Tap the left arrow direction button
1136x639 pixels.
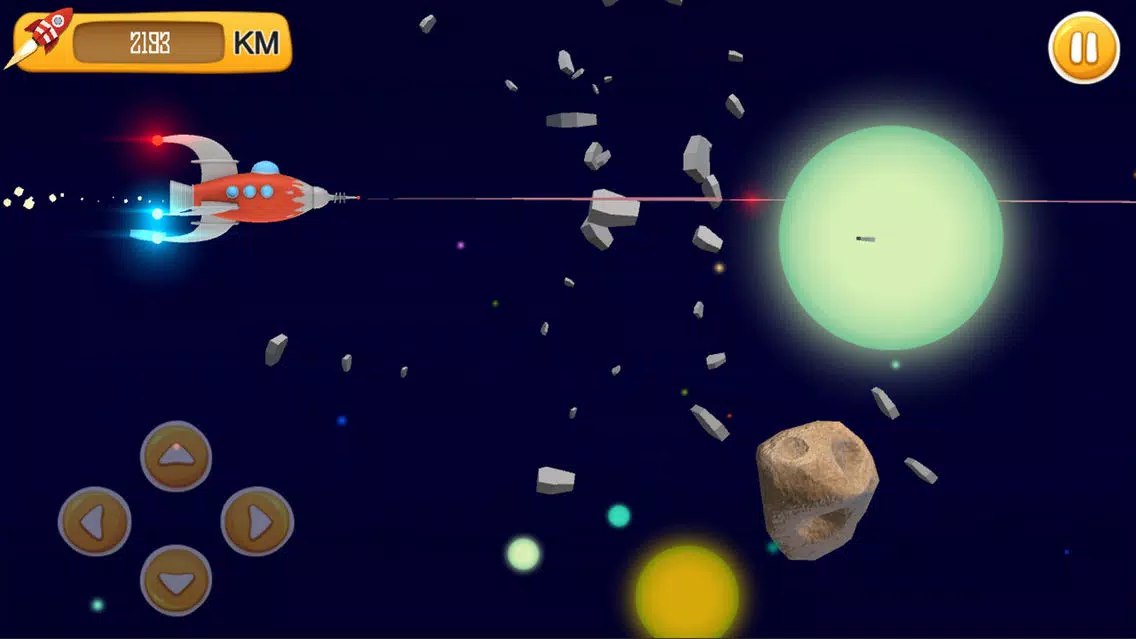[x=95, y=521]
